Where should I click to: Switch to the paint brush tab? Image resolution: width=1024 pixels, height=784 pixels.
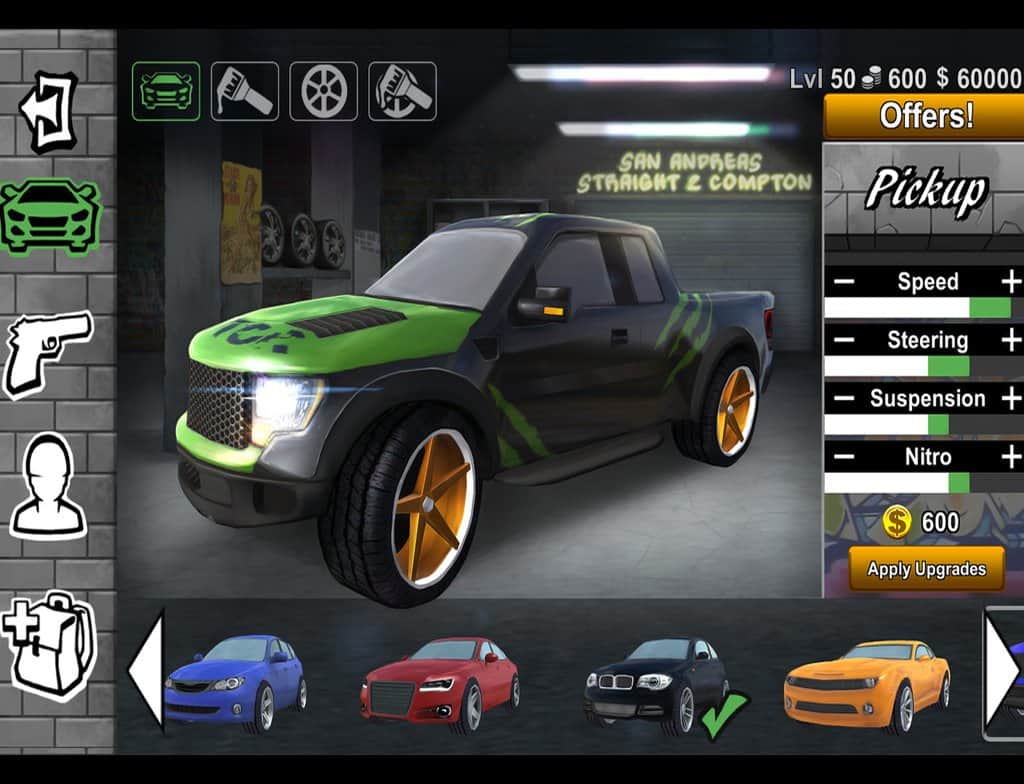tap(245, 92)
